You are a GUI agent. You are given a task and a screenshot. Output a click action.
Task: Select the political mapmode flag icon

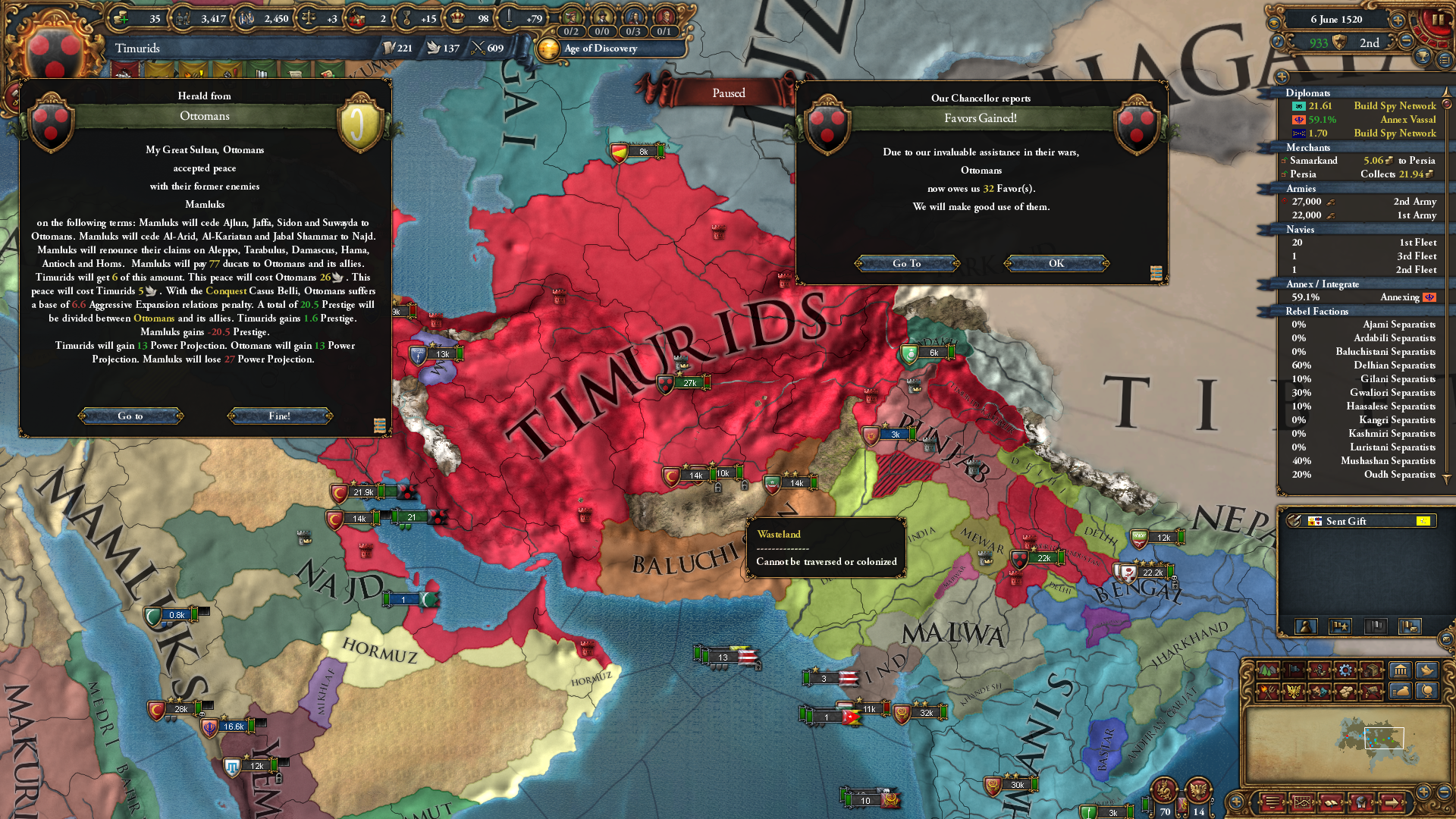pyautogui.click(x=1294, y=670)
